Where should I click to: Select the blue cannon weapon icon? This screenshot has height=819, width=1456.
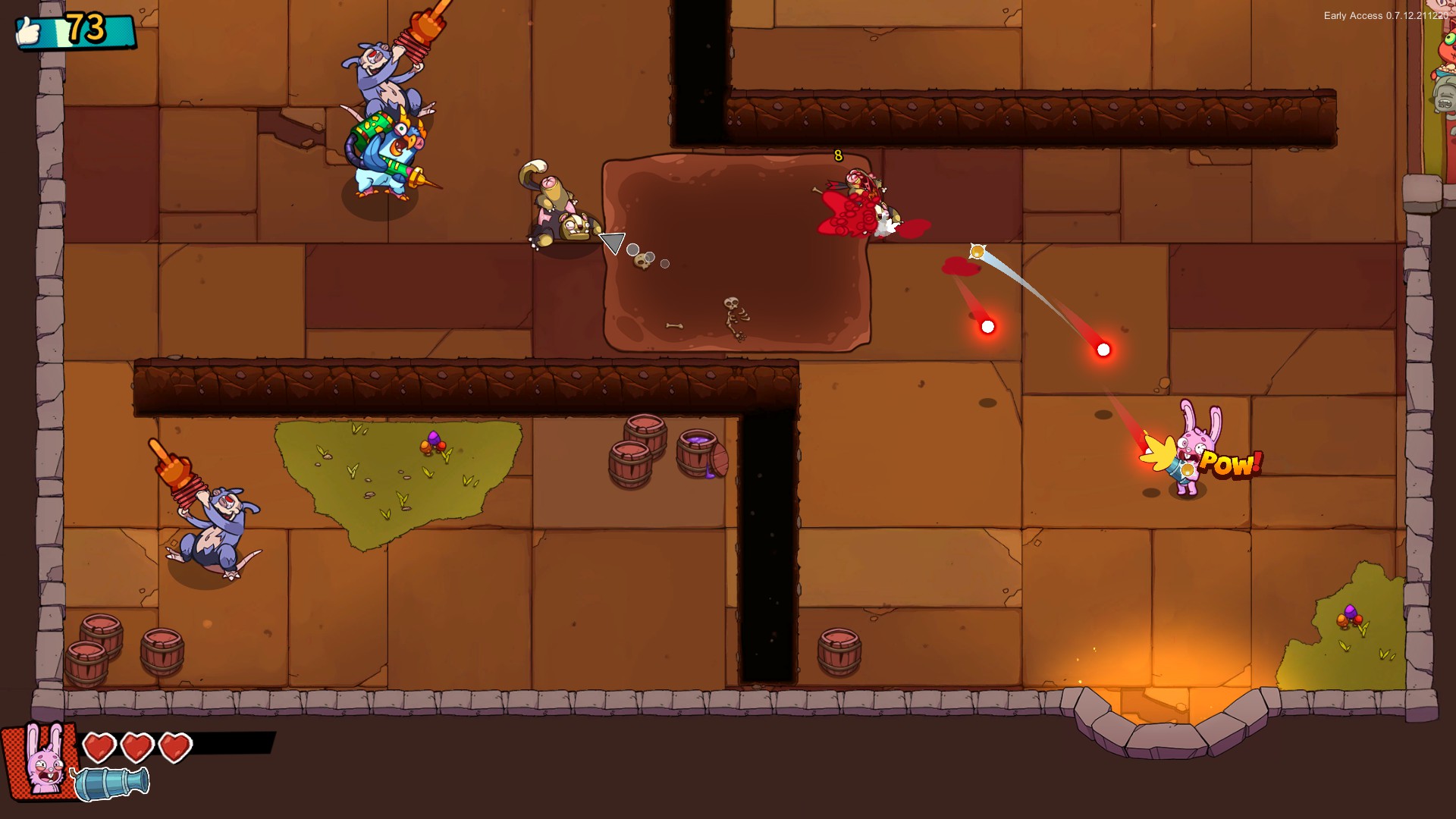111,784
